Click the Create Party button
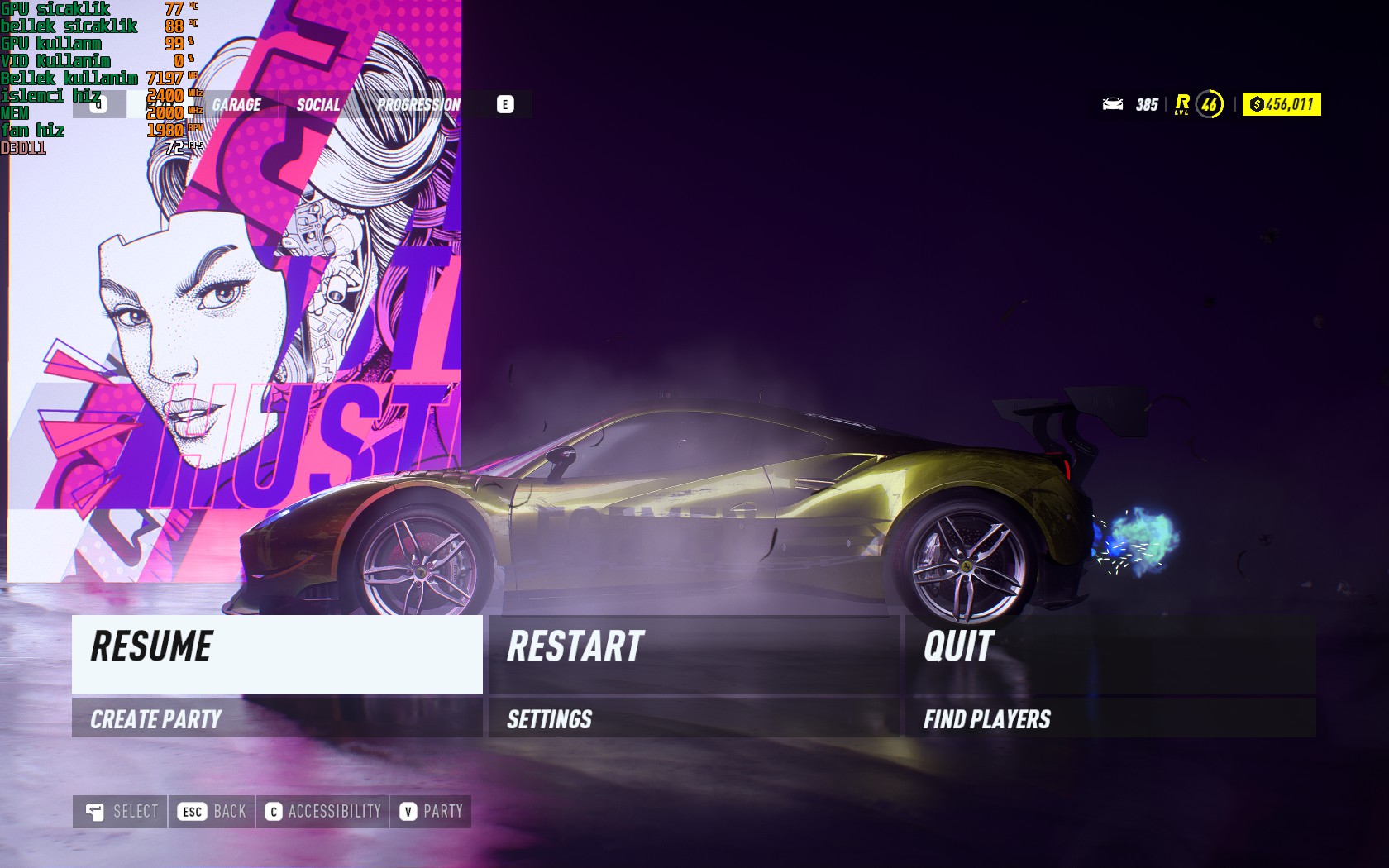Image resolution: width=1389 pixels, height=868 pixels. coord(277,718)
